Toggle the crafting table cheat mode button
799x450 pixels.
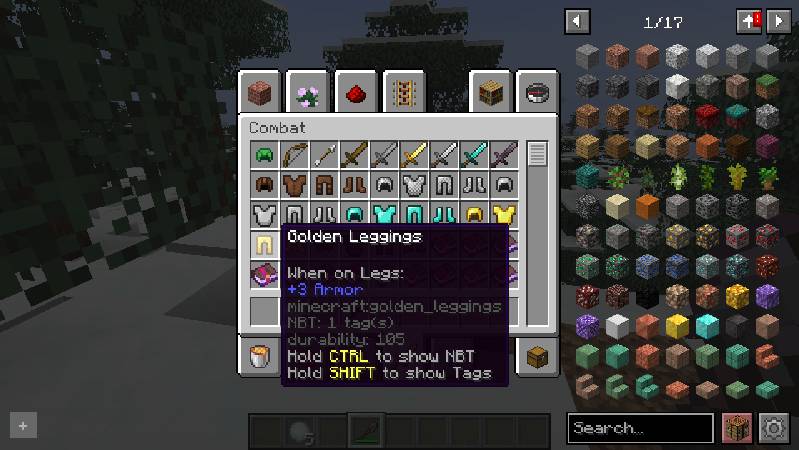(x=738, y=428)
